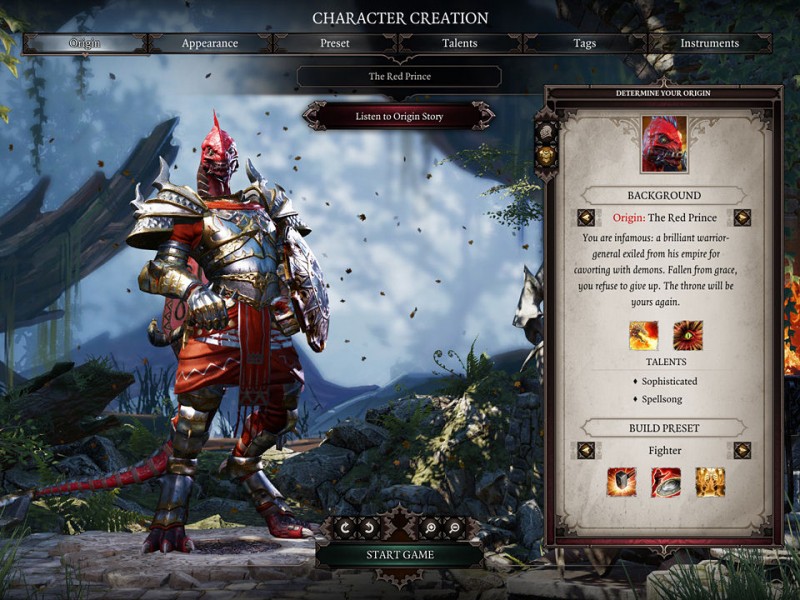Click the Red Prince portrait
Viewport: 800px width, 600px height.
coord(664,144)
